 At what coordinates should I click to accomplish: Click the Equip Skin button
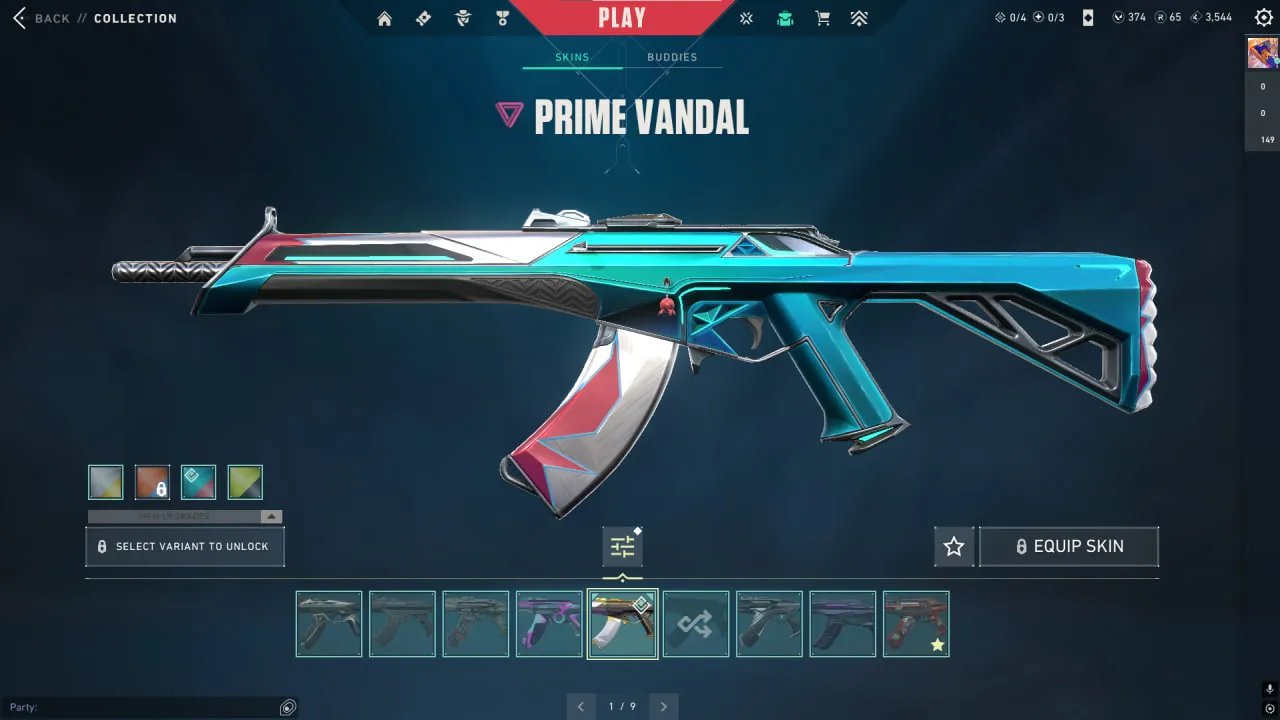1069,546
